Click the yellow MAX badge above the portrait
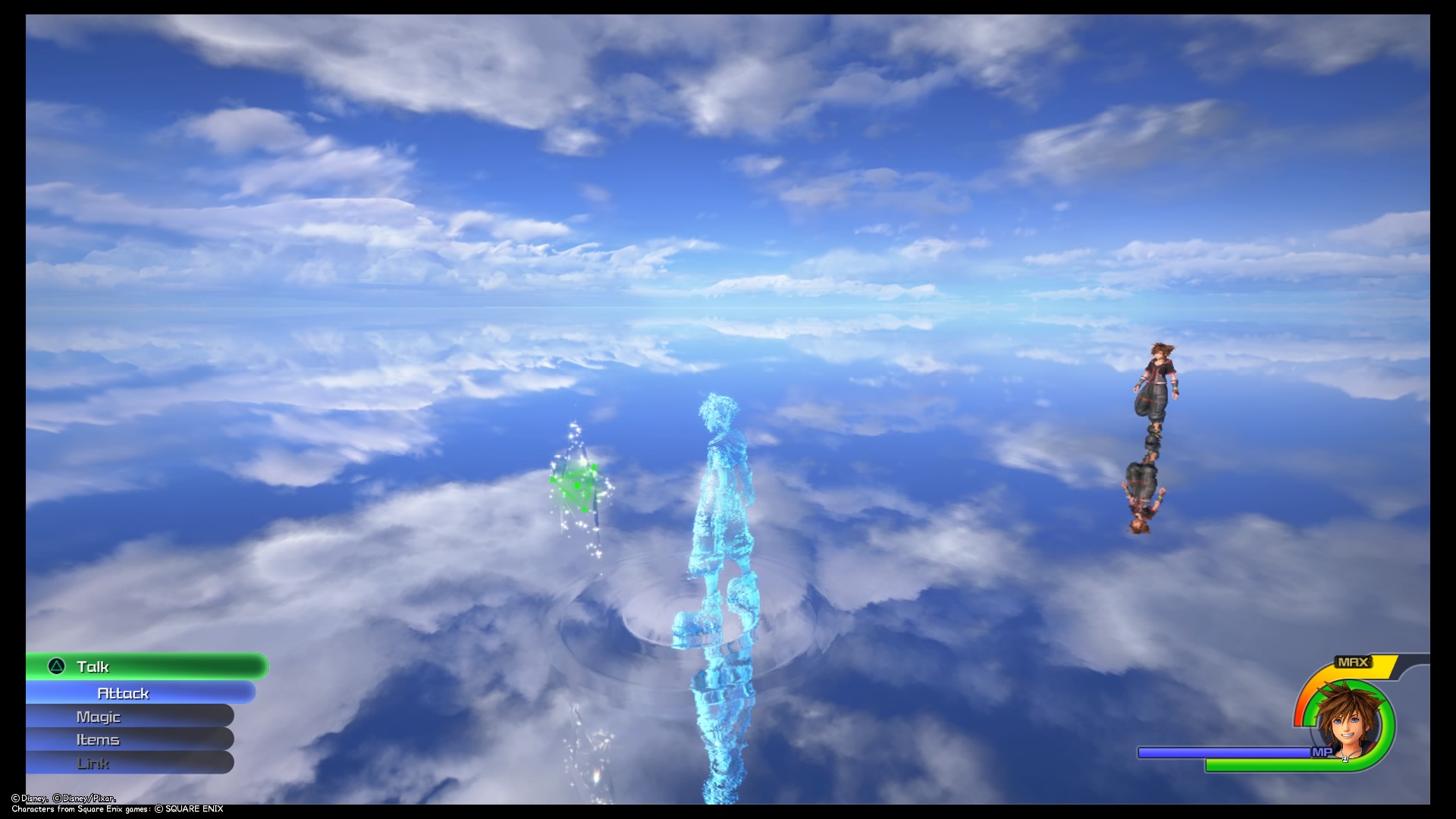This screenshot has height=819, width=1456. tap(1354, 662)
